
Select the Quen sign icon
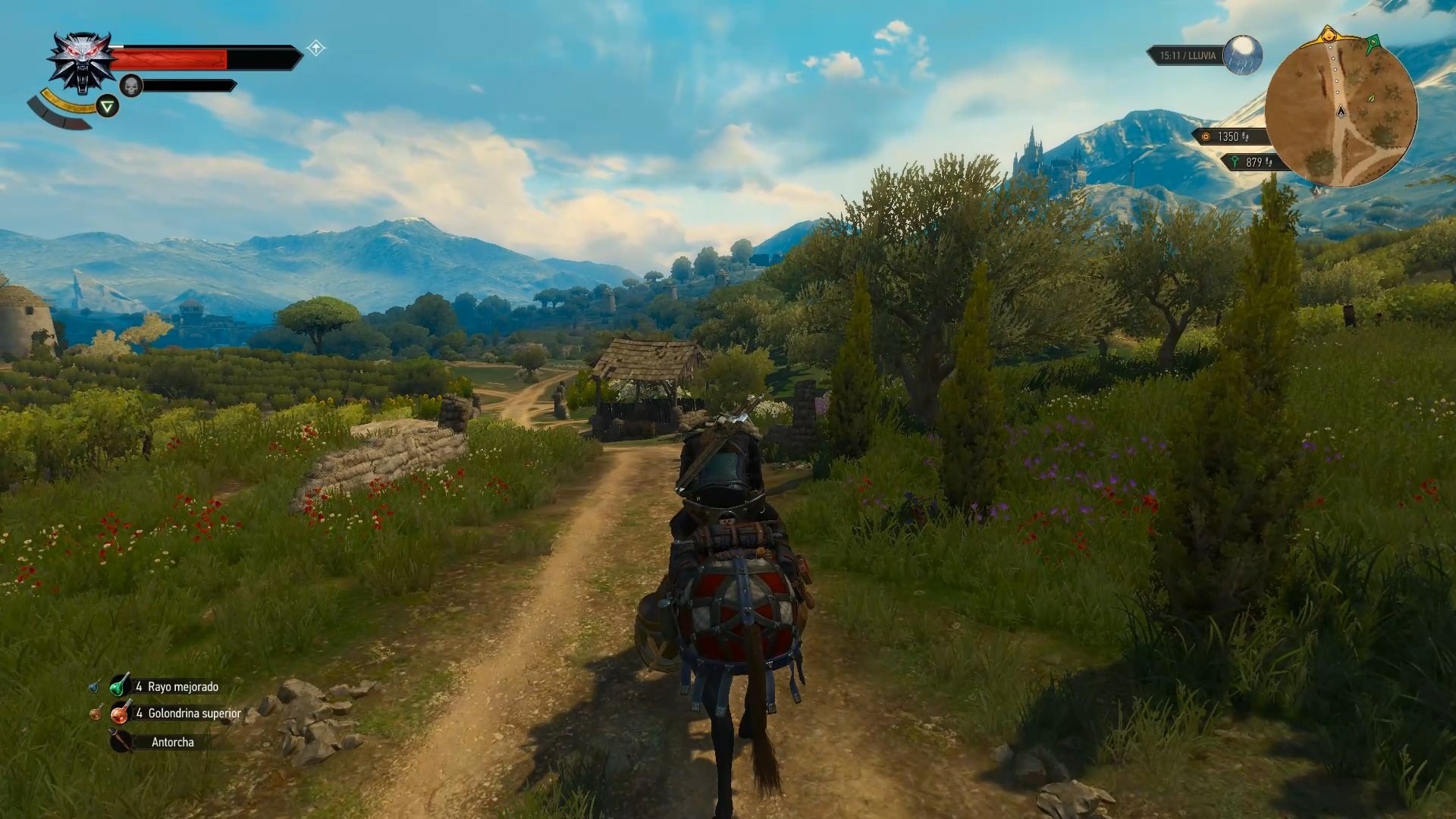point(108,107)
